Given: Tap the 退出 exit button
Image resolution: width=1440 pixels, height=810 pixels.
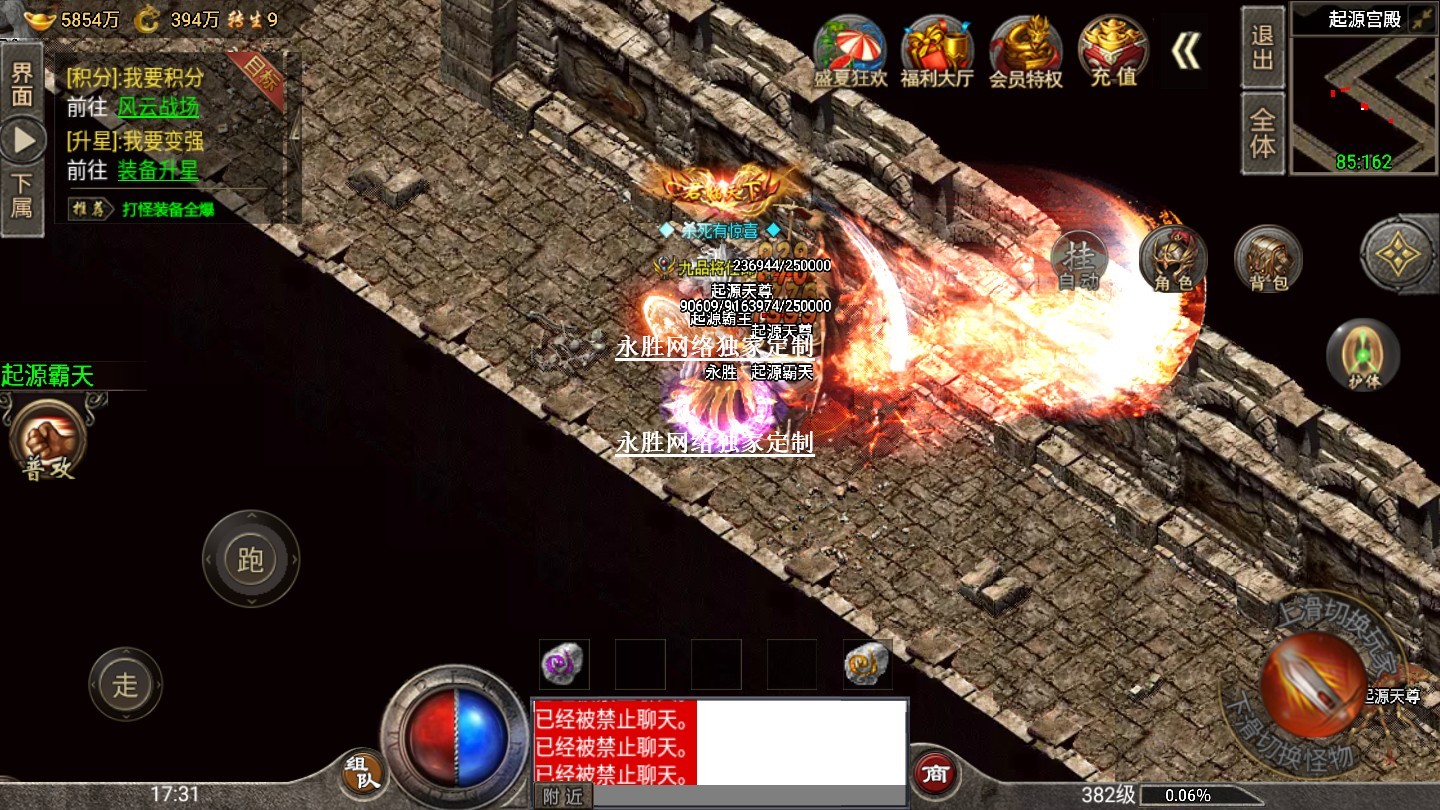Looking at the screenshot, I should (x=1263, y=47).
